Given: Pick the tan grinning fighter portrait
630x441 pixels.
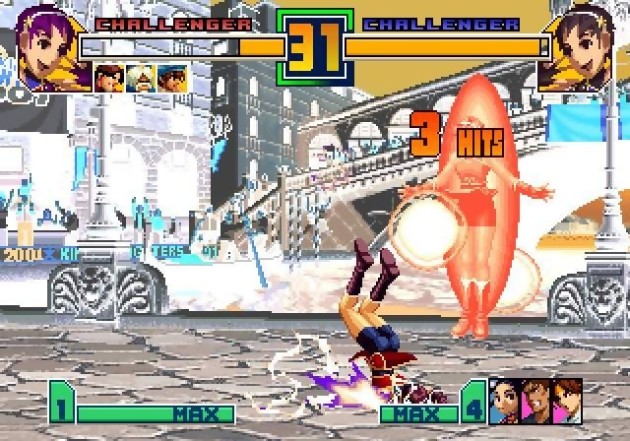Looking at the screenshot, I should (536, 400).
